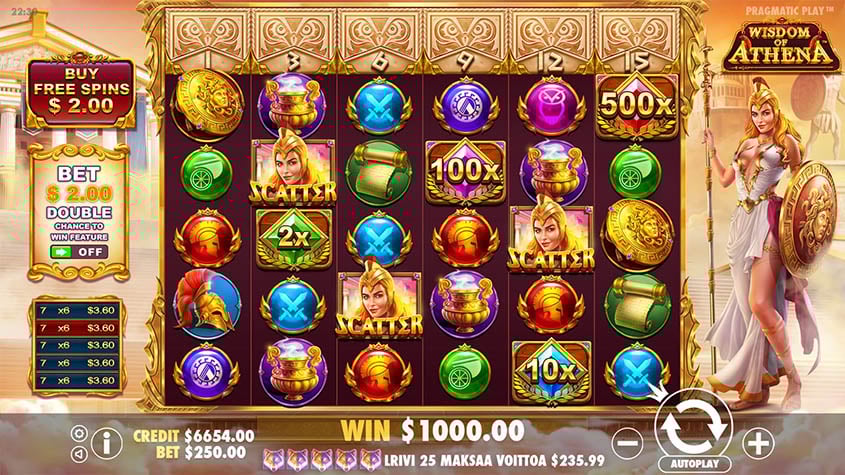Open settings via the gear icon
Image resolution: width=845 pixels, height=475 pixels.
tap(79, 433)
